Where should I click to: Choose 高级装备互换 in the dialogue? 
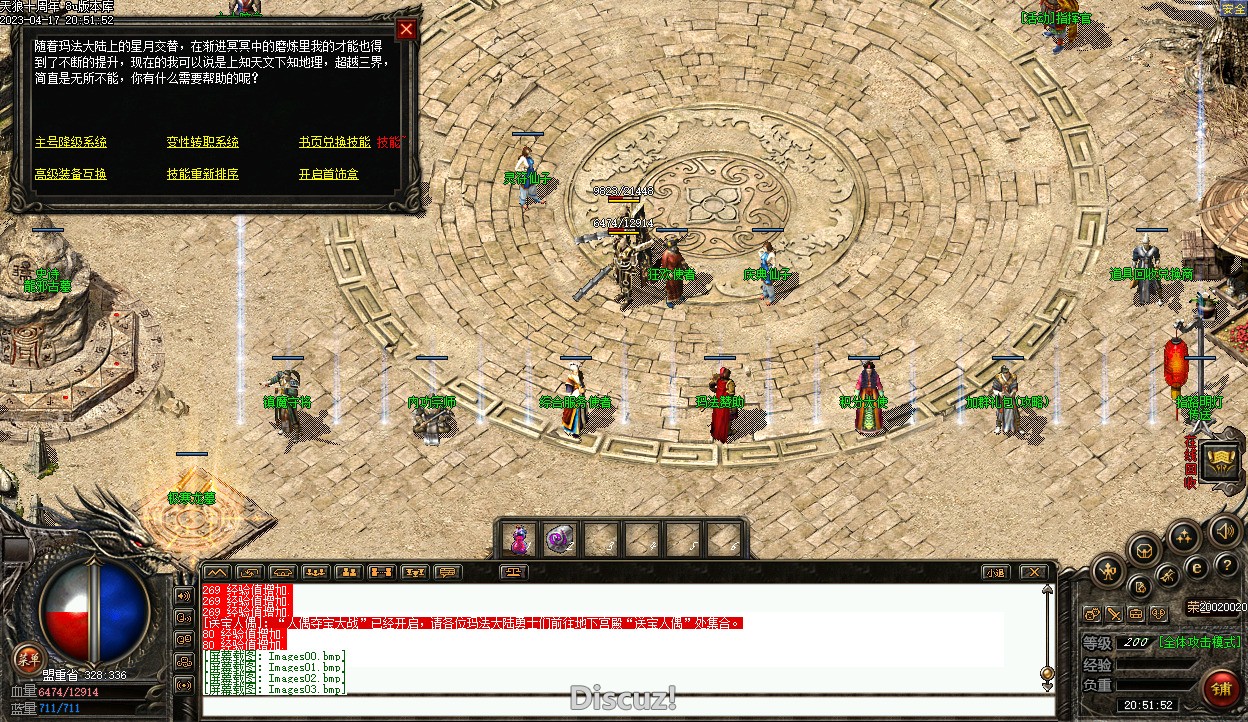[x=71, y=174]
